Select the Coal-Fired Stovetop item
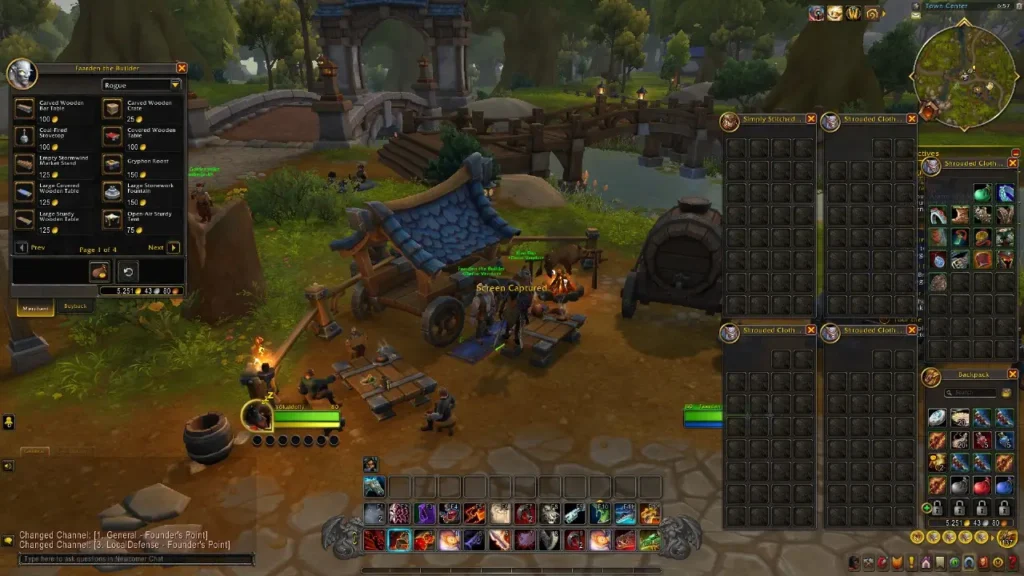Image resolution: width=1024 pixels, height=576 pixels. [x=26, y=136]
